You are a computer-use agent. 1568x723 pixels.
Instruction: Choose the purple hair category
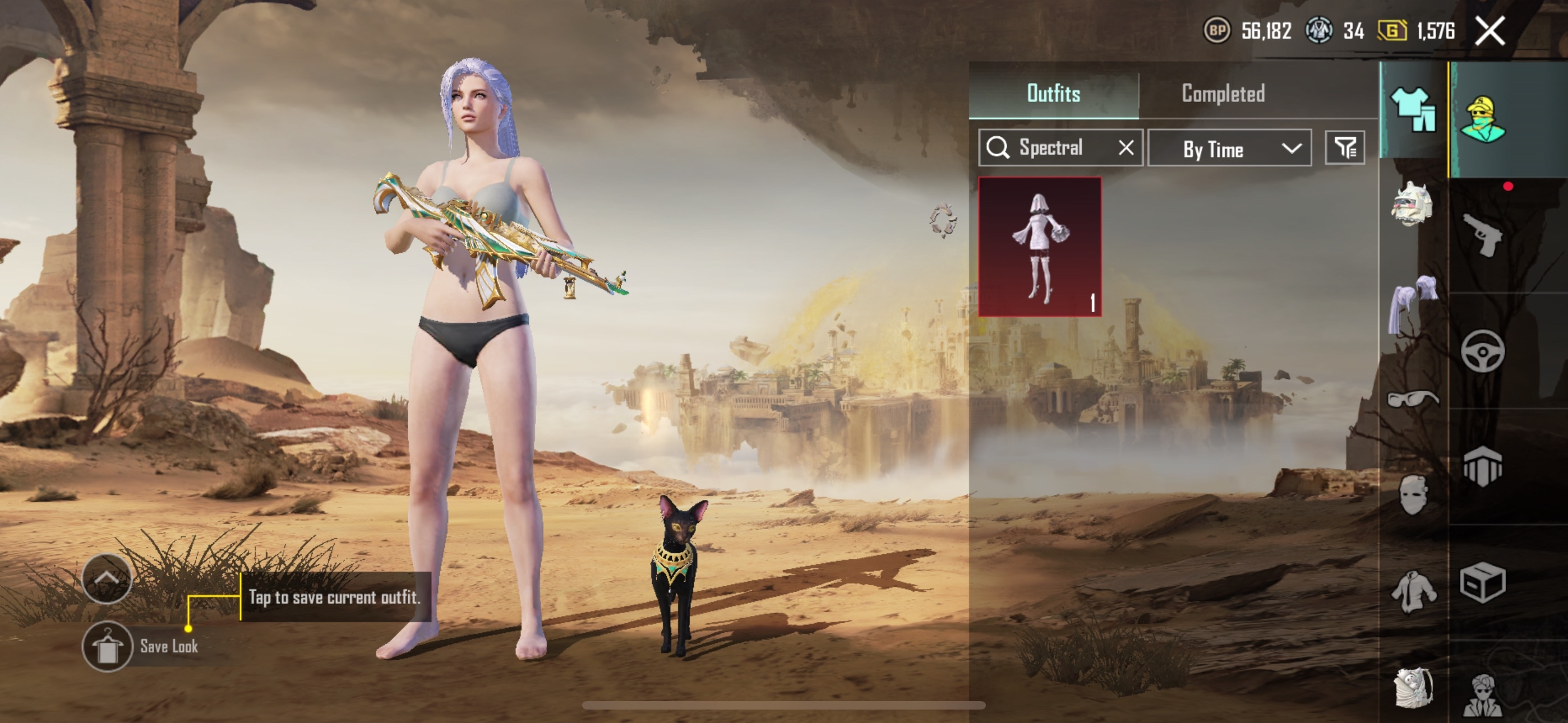click(1412, 303)
